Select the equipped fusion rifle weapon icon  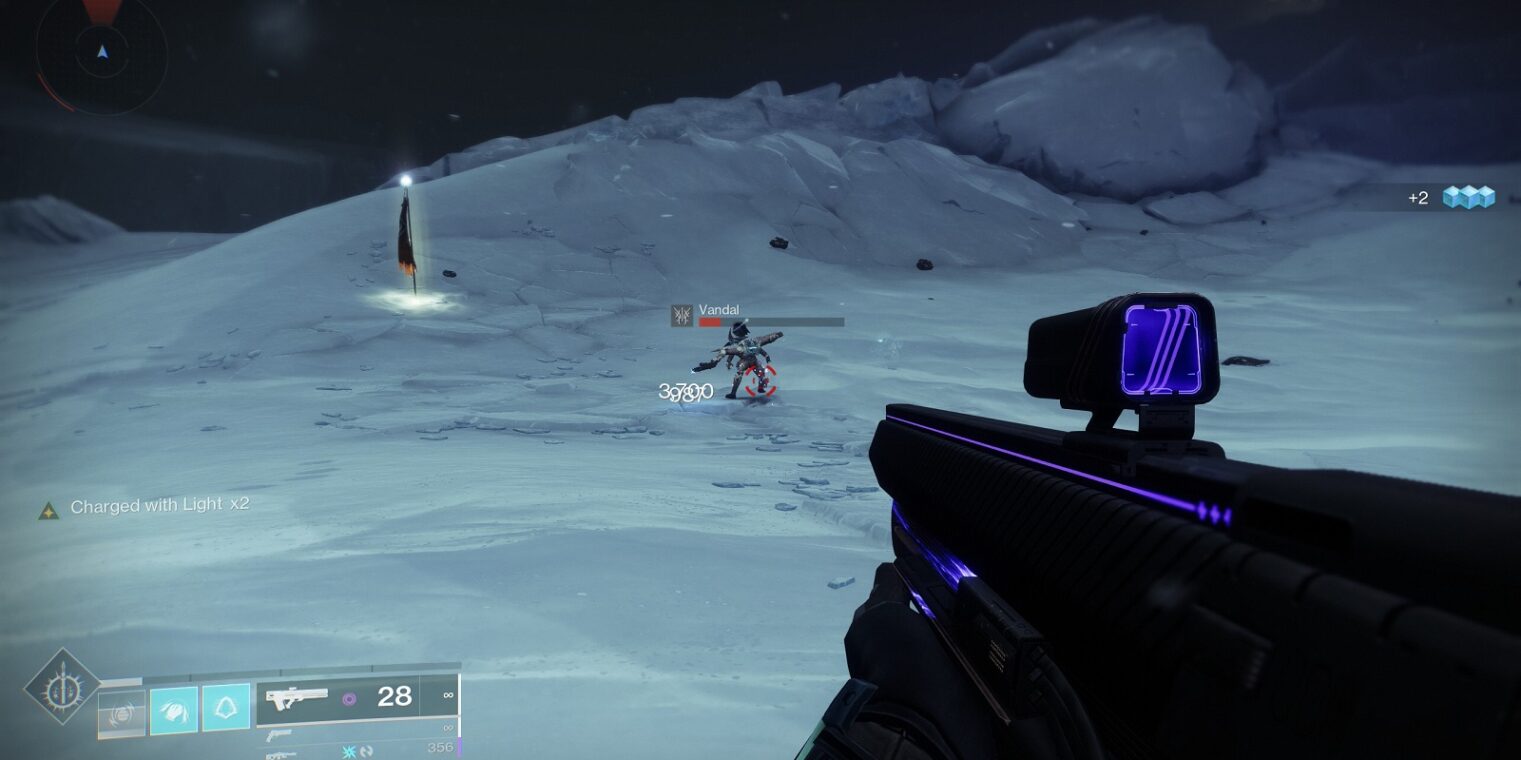click(x=297, y=698)
